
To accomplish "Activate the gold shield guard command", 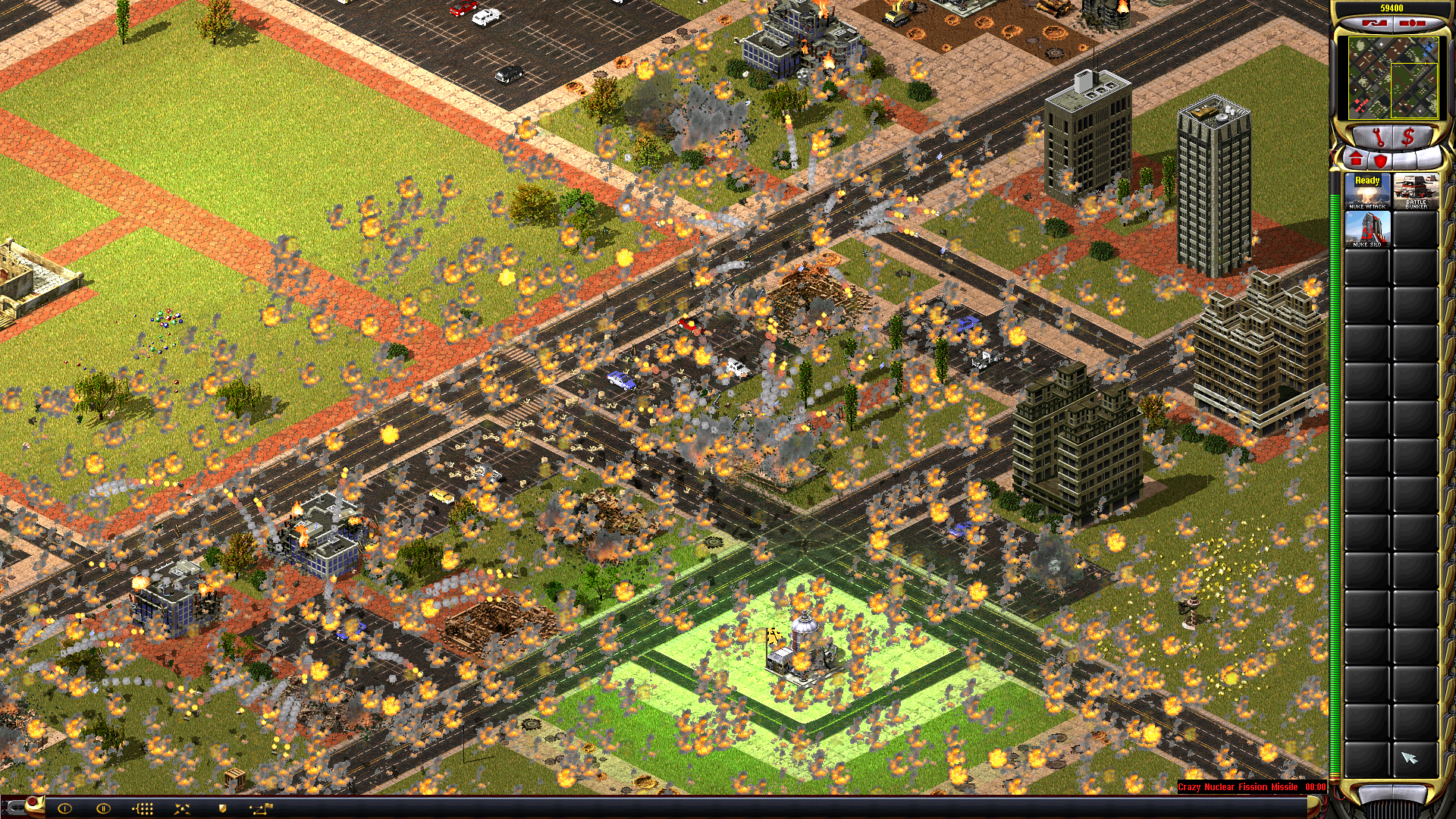I will pos(222,808).
